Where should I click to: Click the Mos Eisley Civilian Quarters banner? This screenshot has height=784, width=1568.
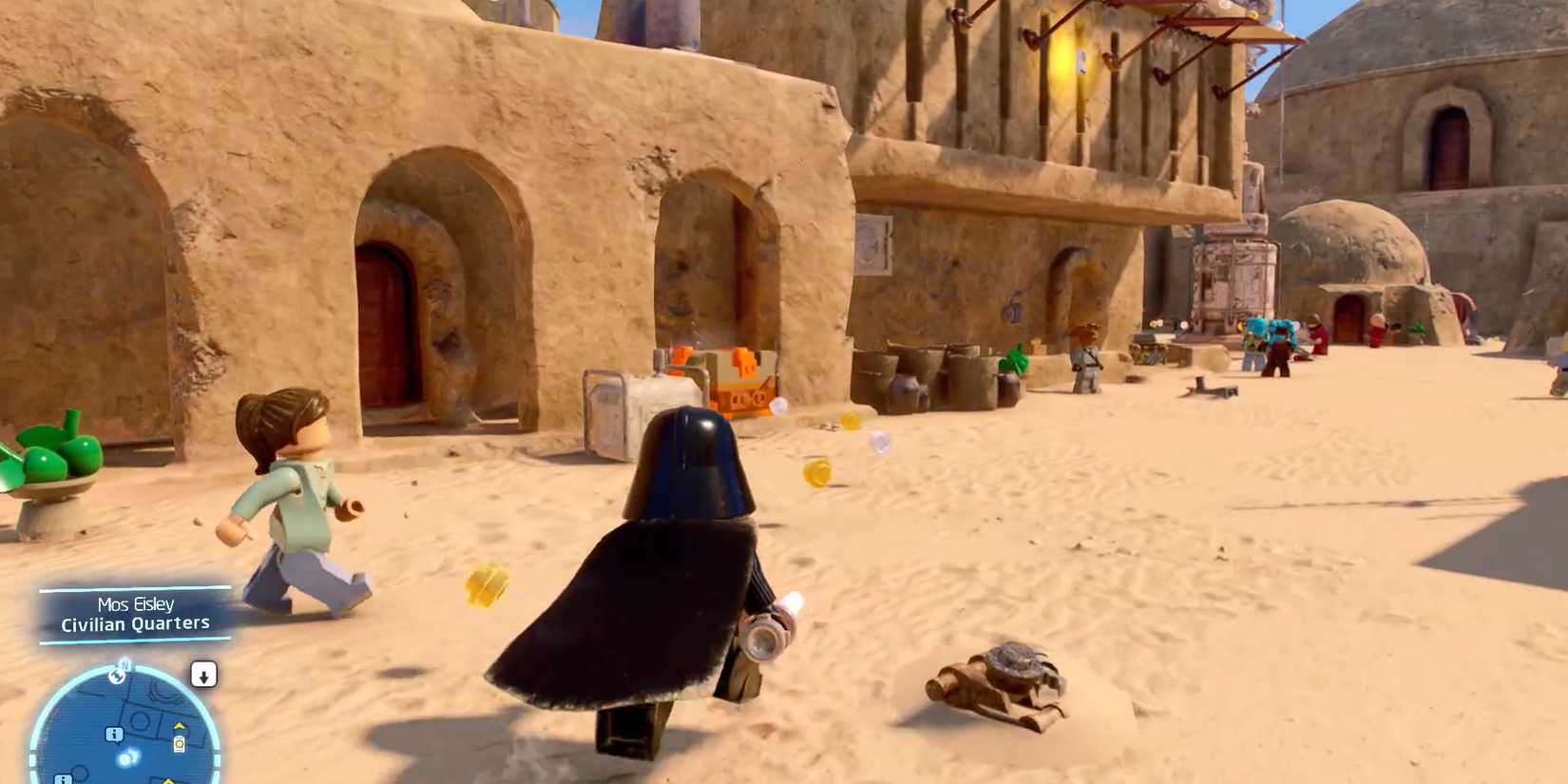135,615
